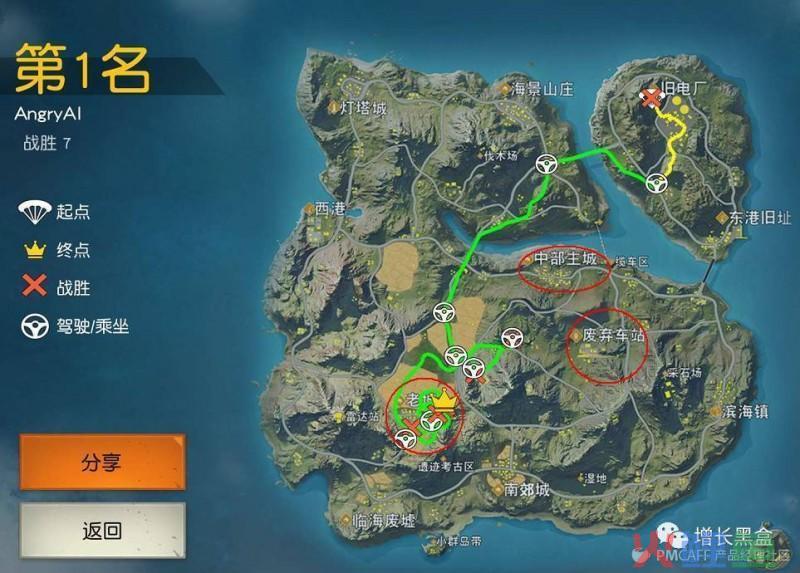
Task: Click the crown end-point marker on the map
Action: click(447, 403)
